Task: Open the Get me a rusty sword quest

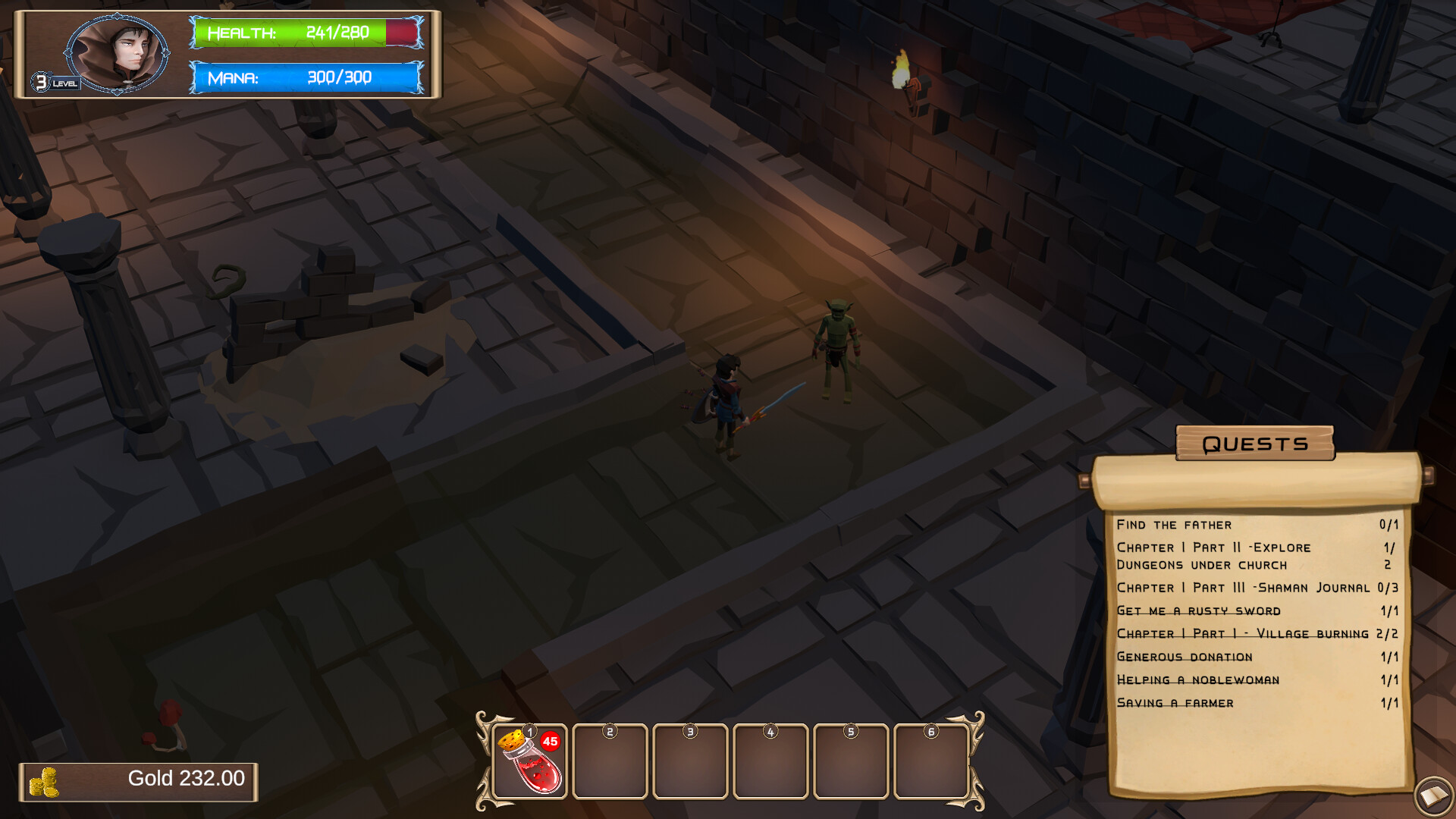Action: coord(1198,610)
